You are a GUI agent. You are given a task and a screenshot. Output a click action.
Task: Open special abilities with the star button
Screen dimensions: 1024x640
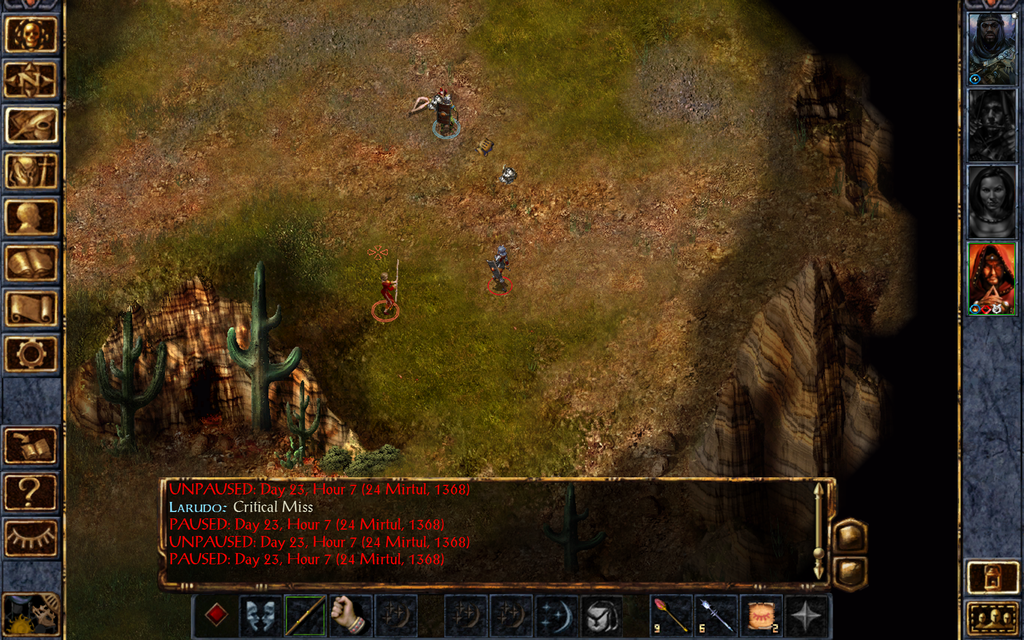tap(807, 615)
